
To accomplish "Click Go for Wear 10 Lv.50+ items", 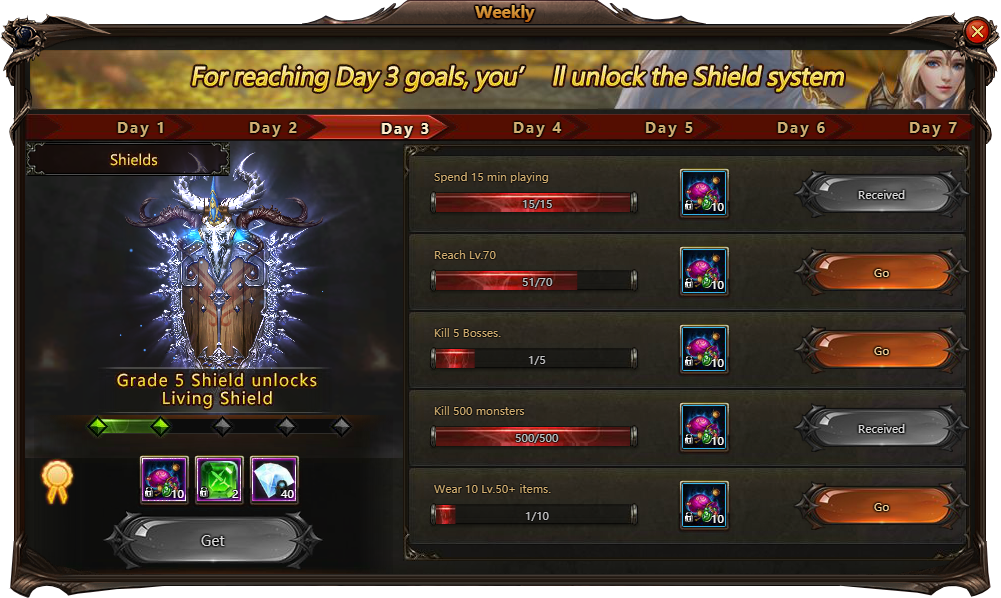I will 881,507.
